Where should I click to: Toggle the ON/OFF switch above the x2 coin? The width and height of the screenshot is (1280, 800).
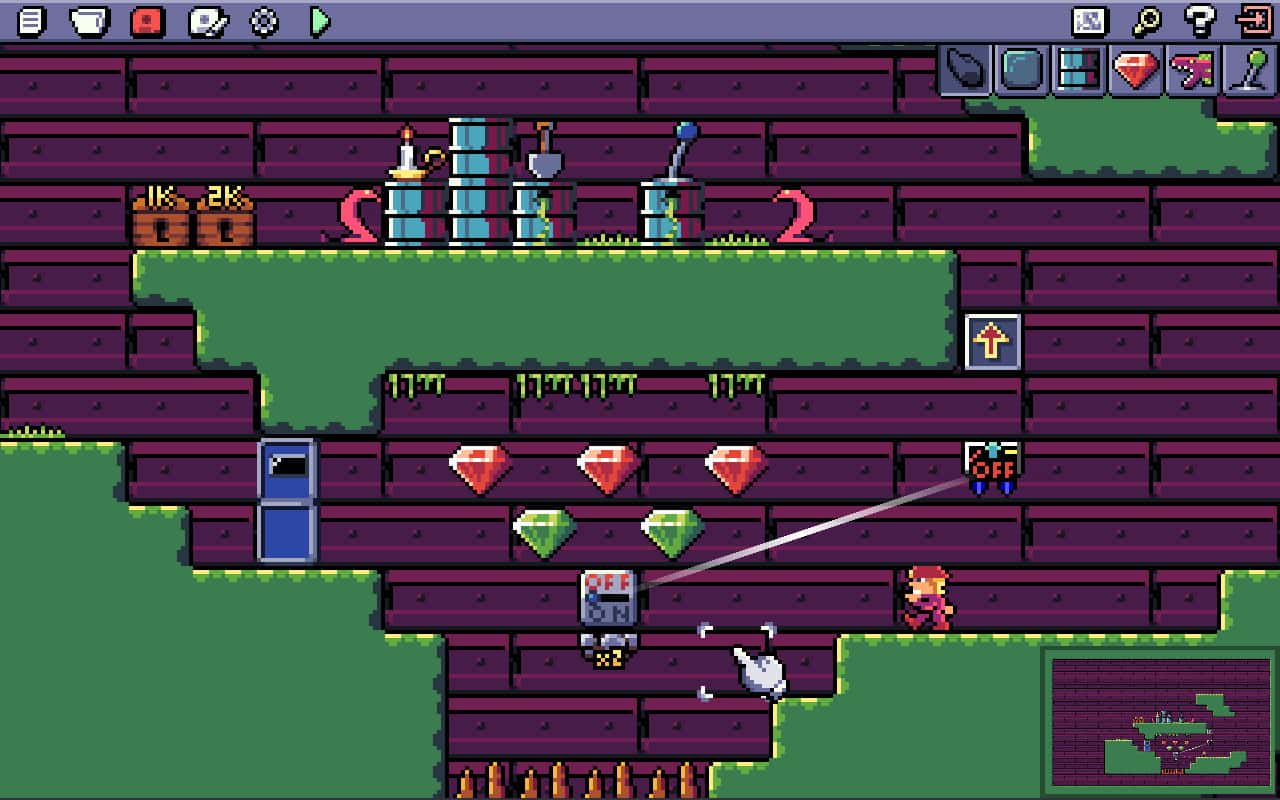(x=608, y=597)
